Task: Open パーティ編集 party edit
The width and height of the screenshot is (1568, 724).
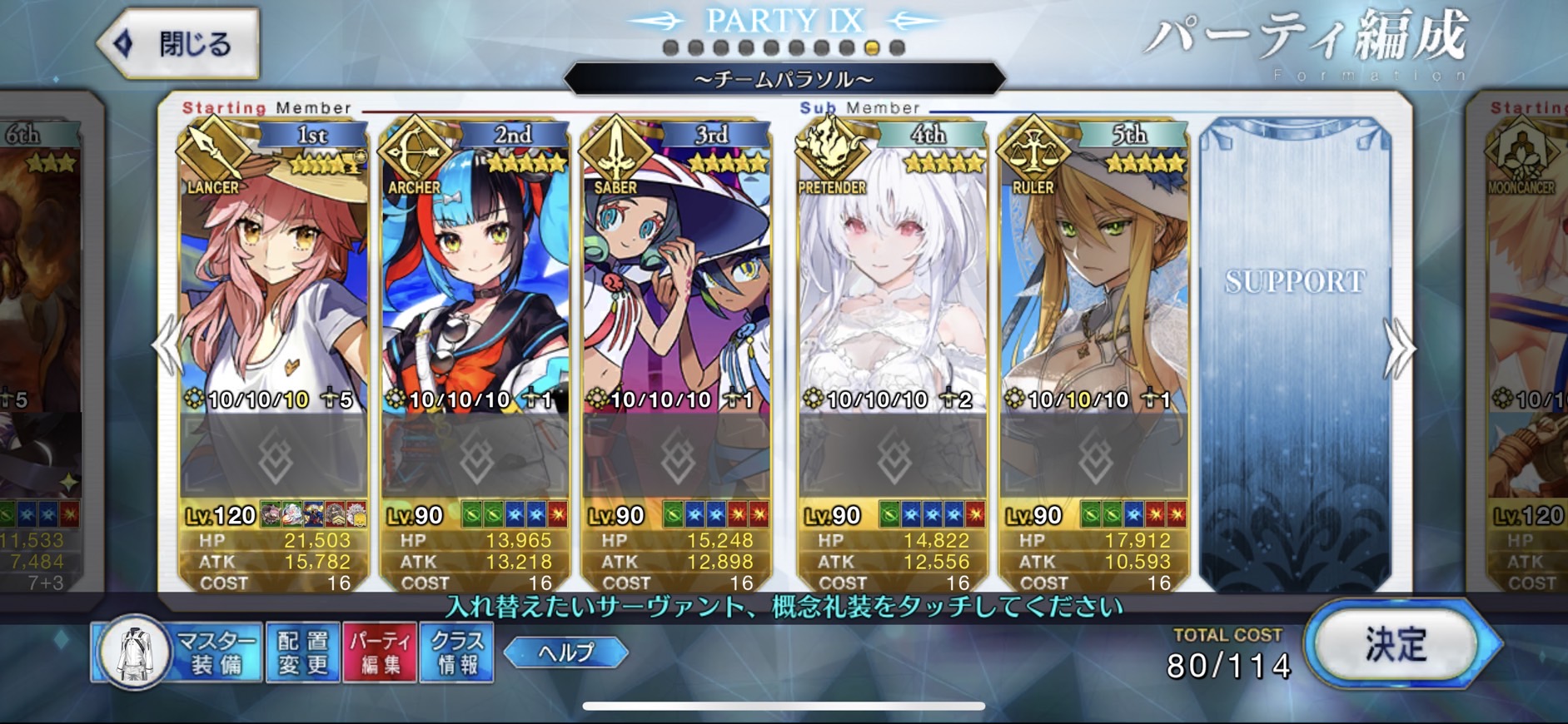Action: pos(380,652)
